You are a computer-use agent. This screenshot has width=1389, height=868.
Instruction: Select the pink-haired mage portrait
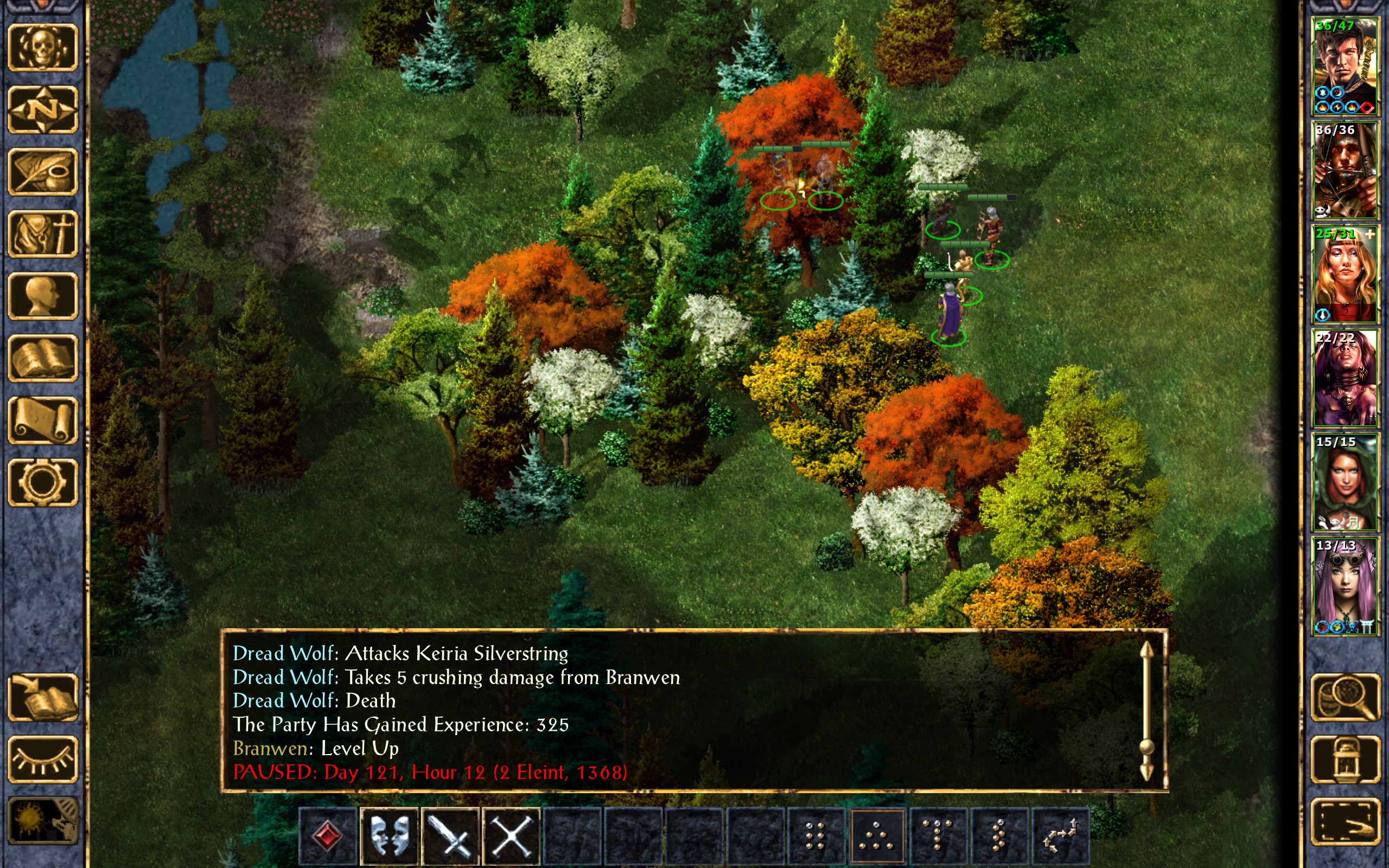point(1345,585)
